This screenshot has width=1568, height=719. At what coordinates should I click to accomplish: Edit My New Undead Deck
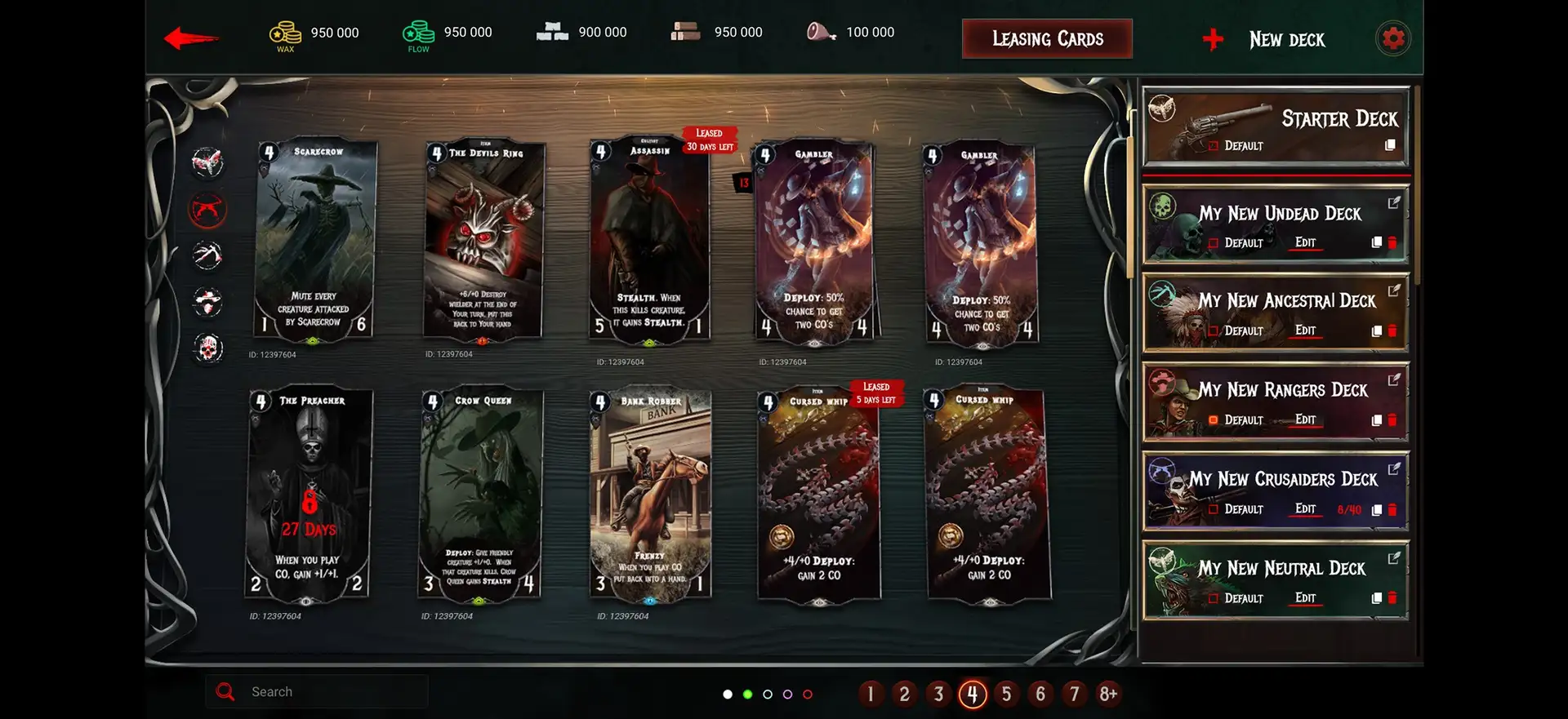[1305, 243]
